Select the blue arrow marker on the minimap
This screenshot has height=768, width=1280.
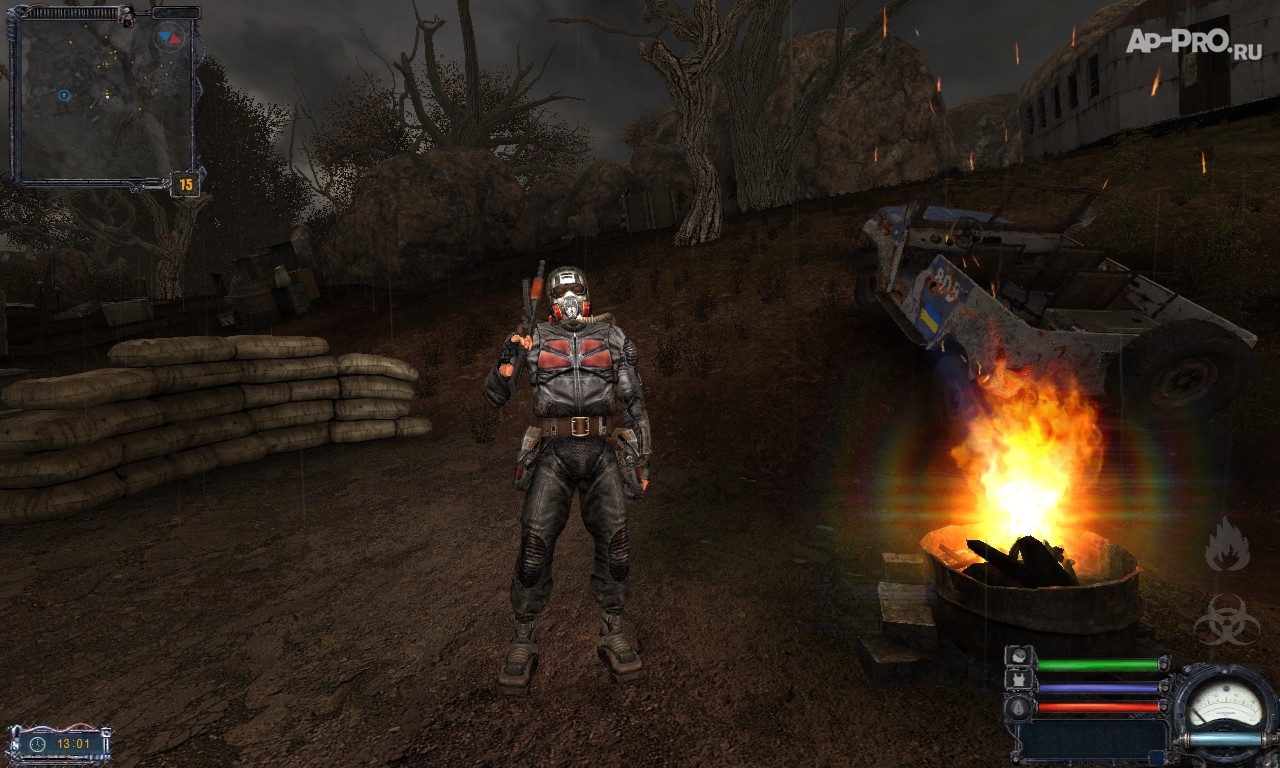pos(64,95)
